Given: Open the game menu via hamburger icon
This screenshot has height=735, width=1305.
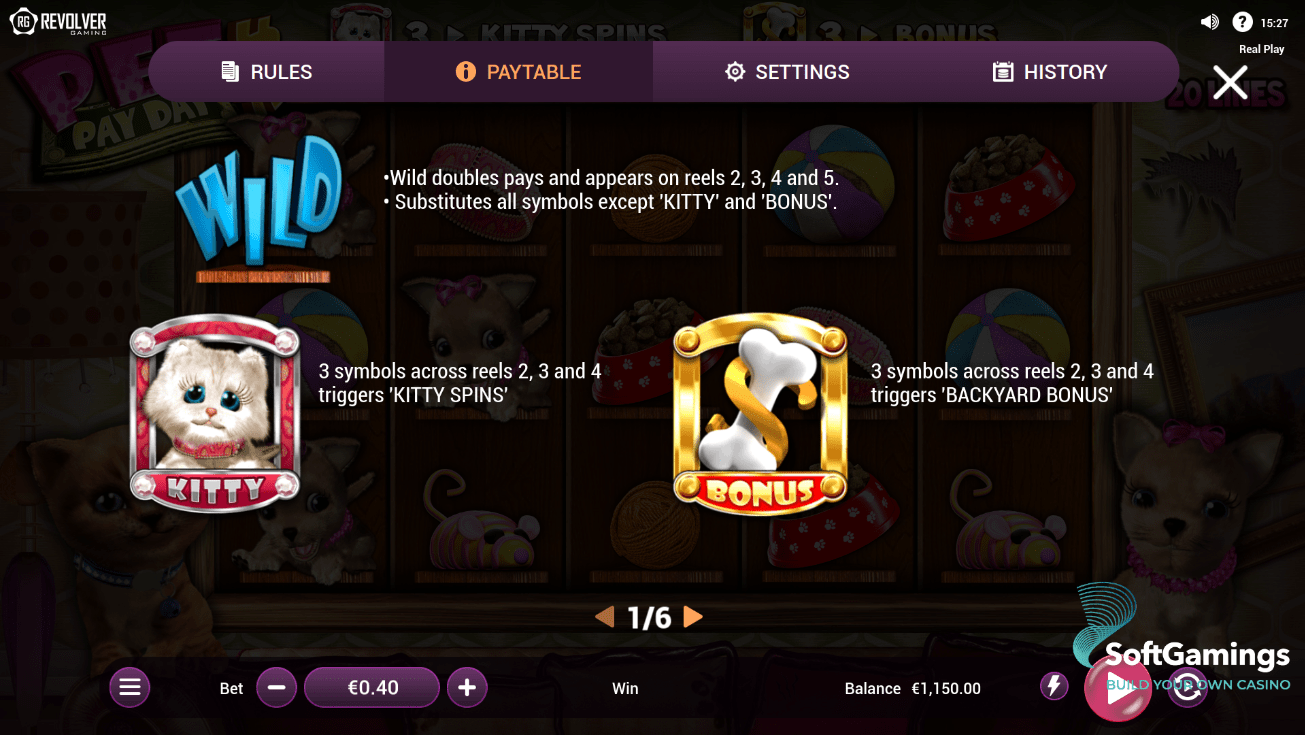Looking at the screenshot, I should pos(129,687).
